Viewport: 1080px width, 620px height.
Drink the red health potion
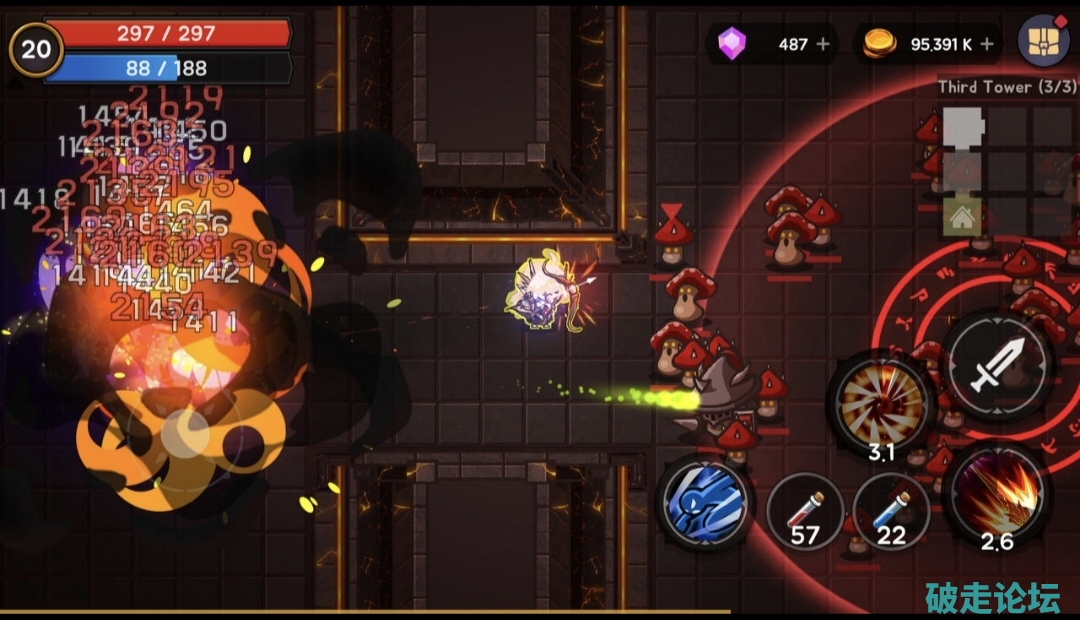coord(805,512)
